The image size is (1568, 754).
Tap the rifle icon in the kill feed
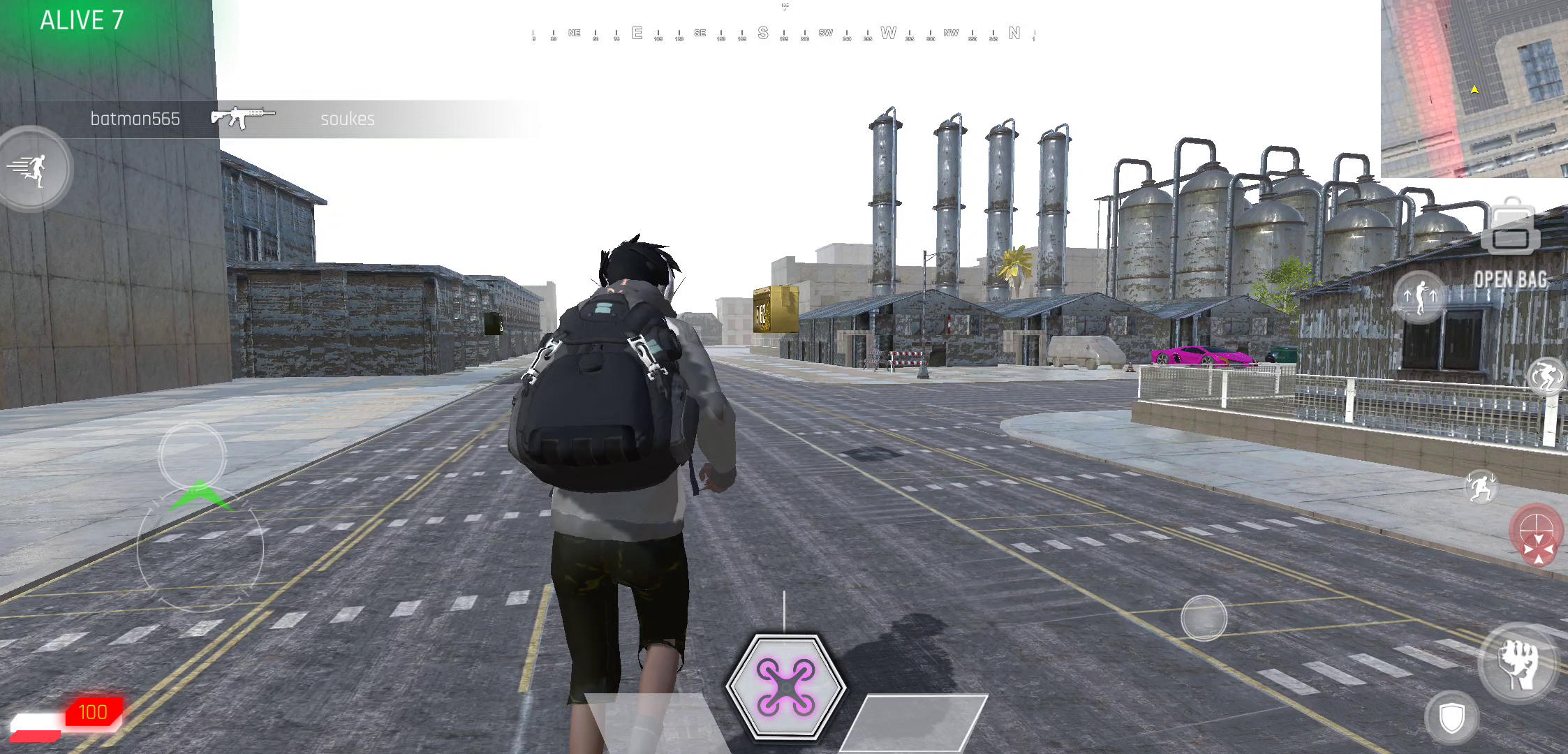242,117
